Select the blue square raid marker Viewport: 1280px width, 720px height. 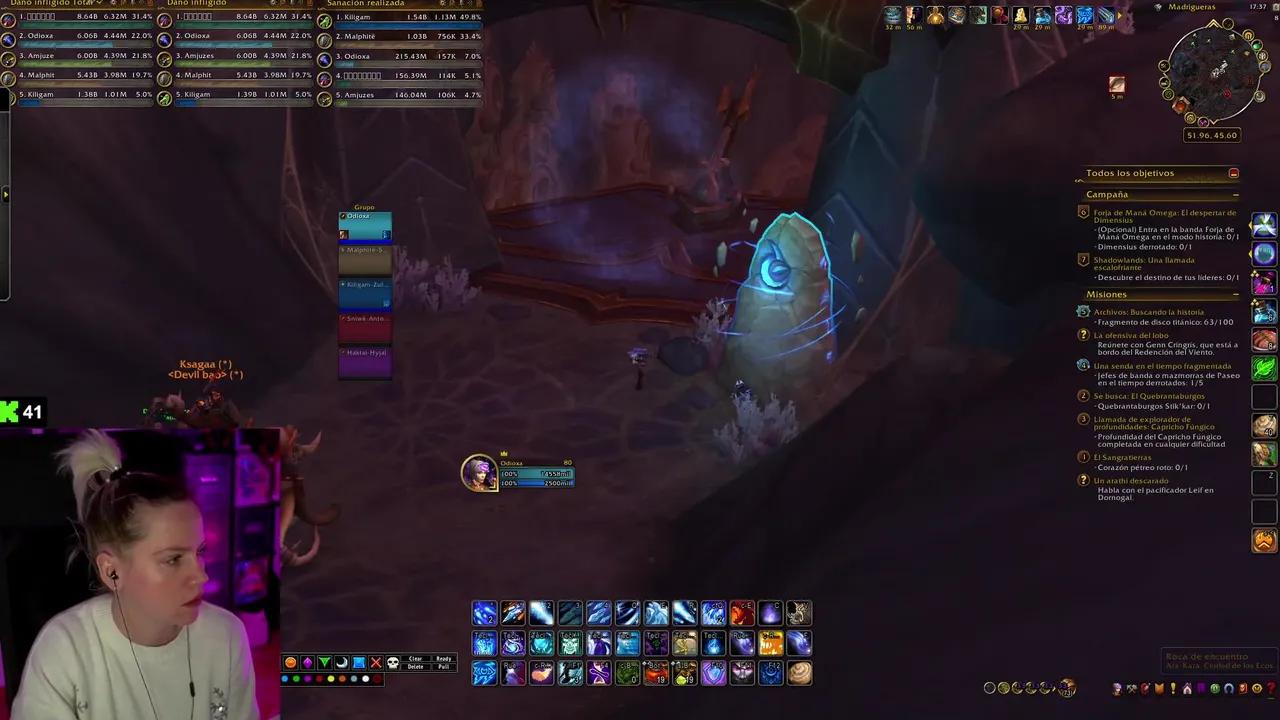pyautogui.click(x=359, y=662)
